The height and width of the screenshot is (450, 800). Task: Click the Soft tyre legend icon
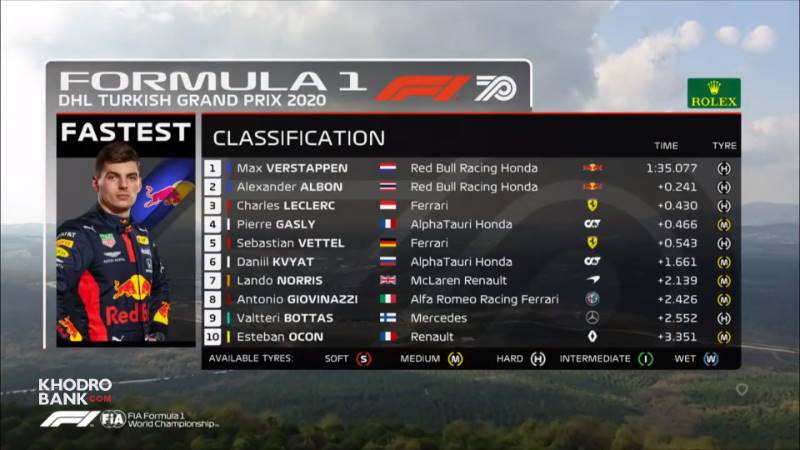tap(363, 359)
